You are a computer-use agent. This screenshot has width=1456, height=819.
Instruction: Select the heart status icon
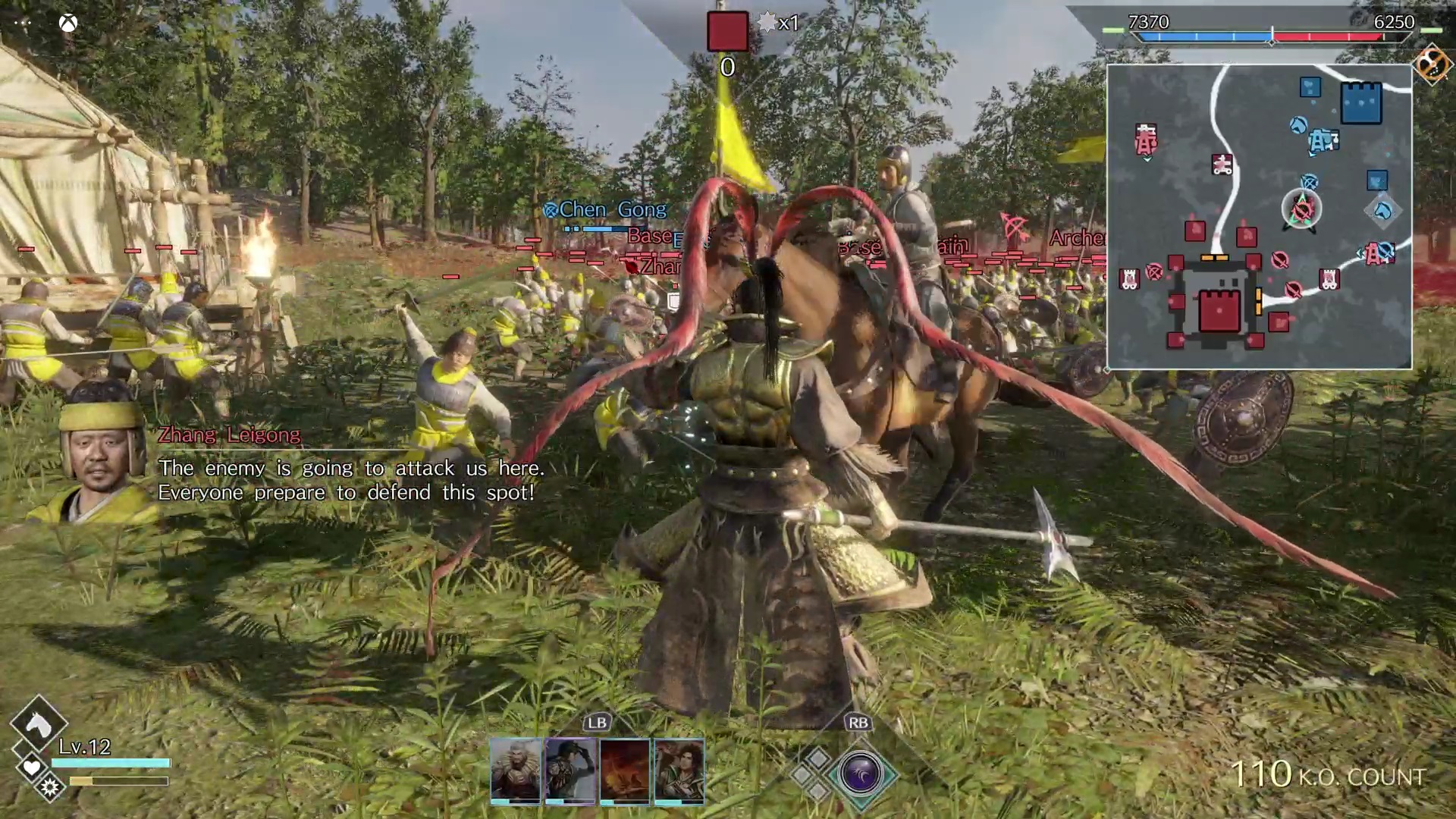pyautogui.click(x=31, y=768)
